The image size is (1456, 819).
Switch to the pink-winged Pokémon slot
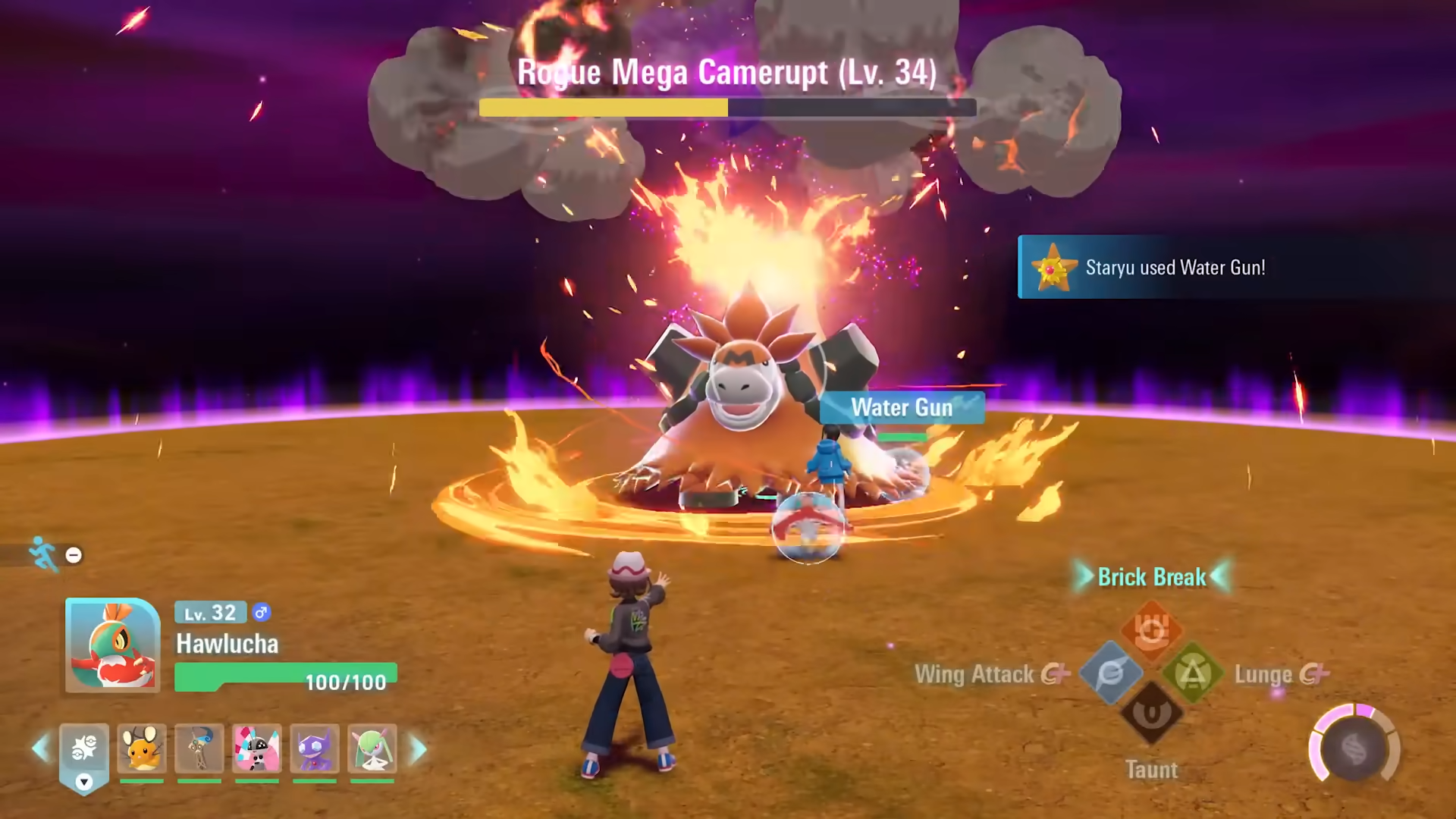[257, 748]
